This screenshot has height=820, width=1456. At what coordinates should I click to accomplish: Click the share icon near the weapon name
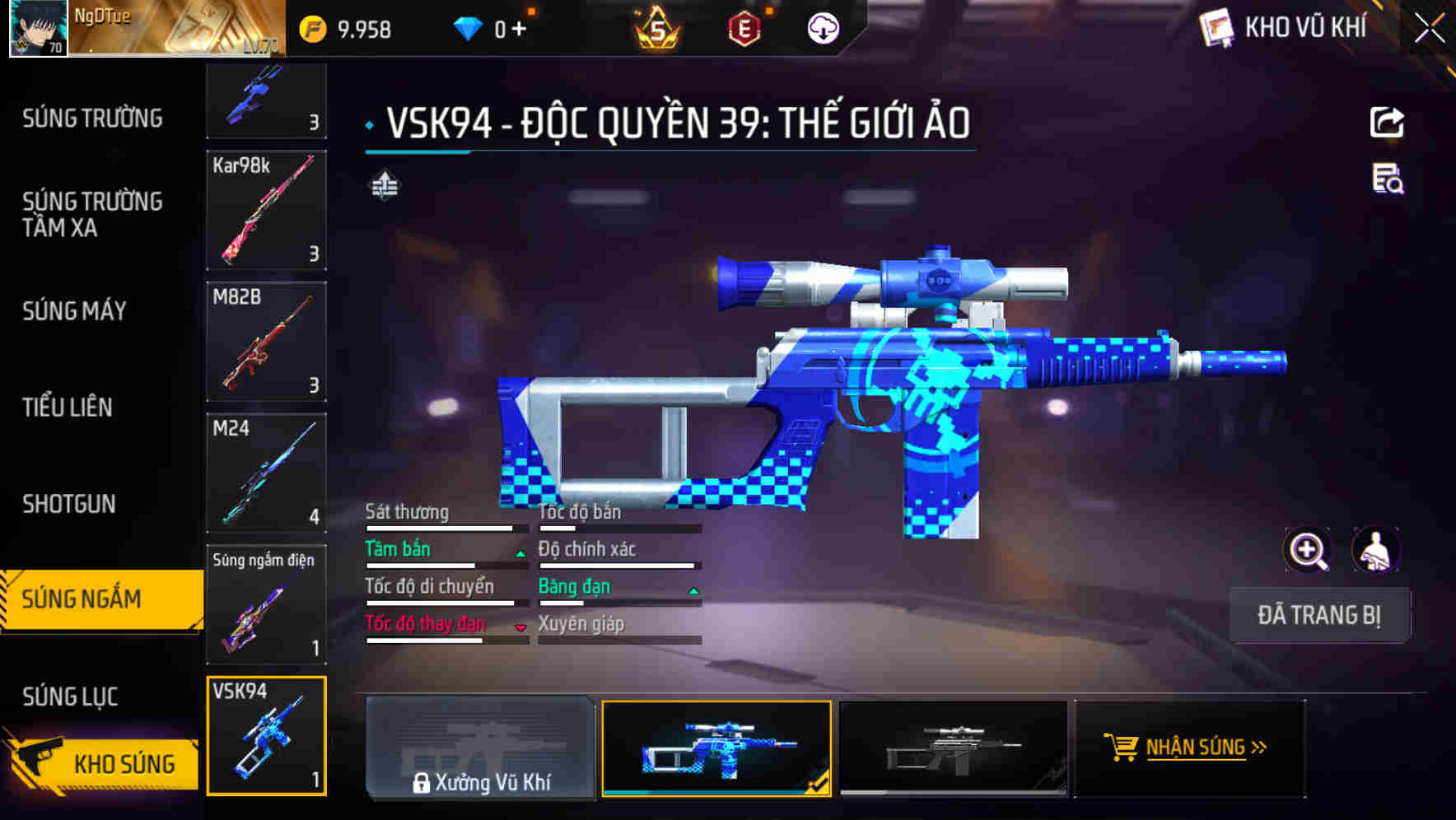[1388, 121]
